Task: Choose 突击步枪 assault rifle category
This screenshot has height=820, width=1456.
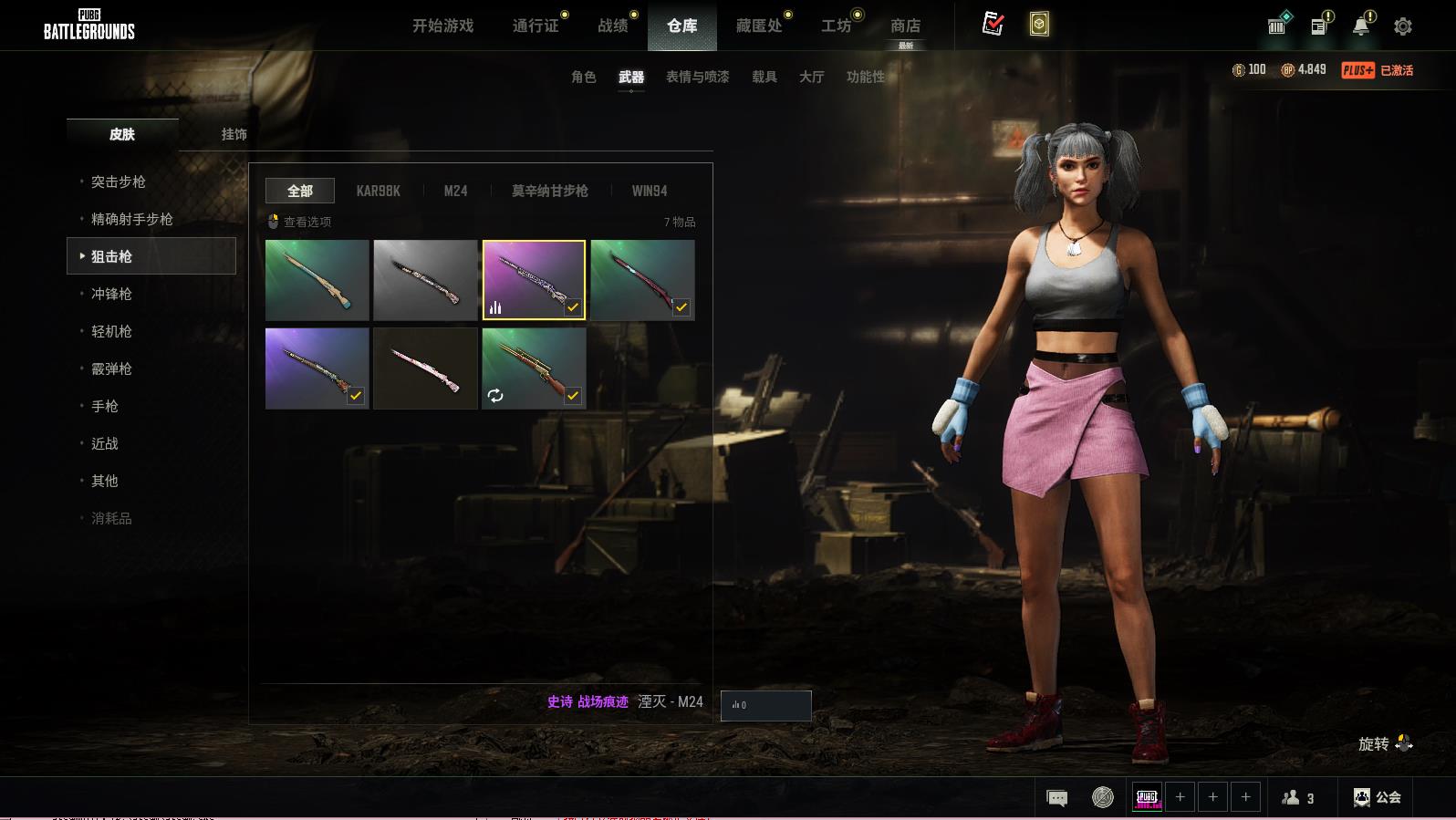Action: click(119, 182)
